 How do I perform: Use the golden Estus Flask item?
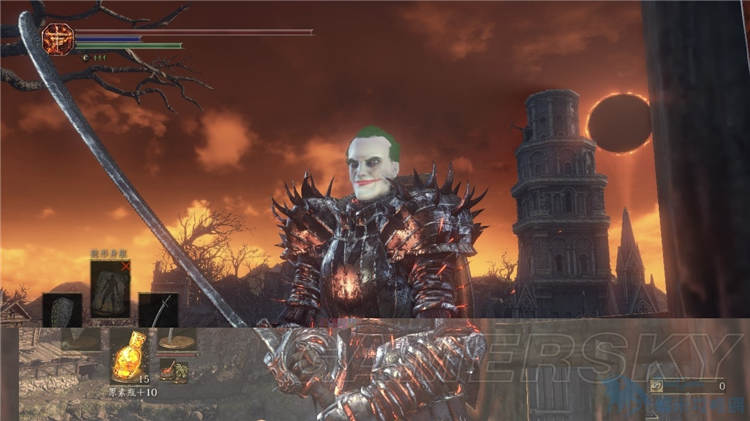(128, 354)
